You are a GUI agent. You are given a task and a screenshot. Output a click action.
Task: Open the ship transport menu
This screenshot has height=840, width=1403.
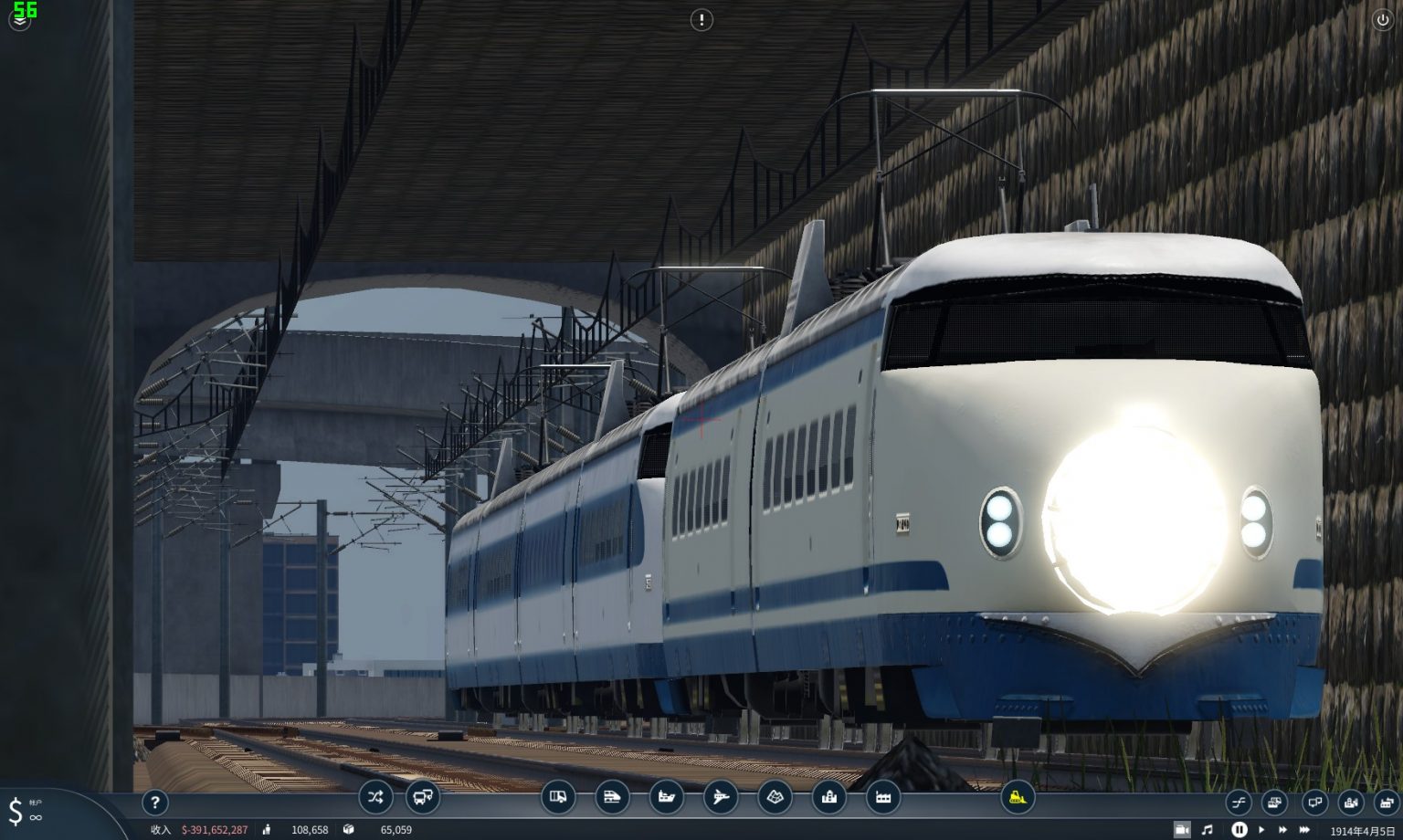click(666, 797)
